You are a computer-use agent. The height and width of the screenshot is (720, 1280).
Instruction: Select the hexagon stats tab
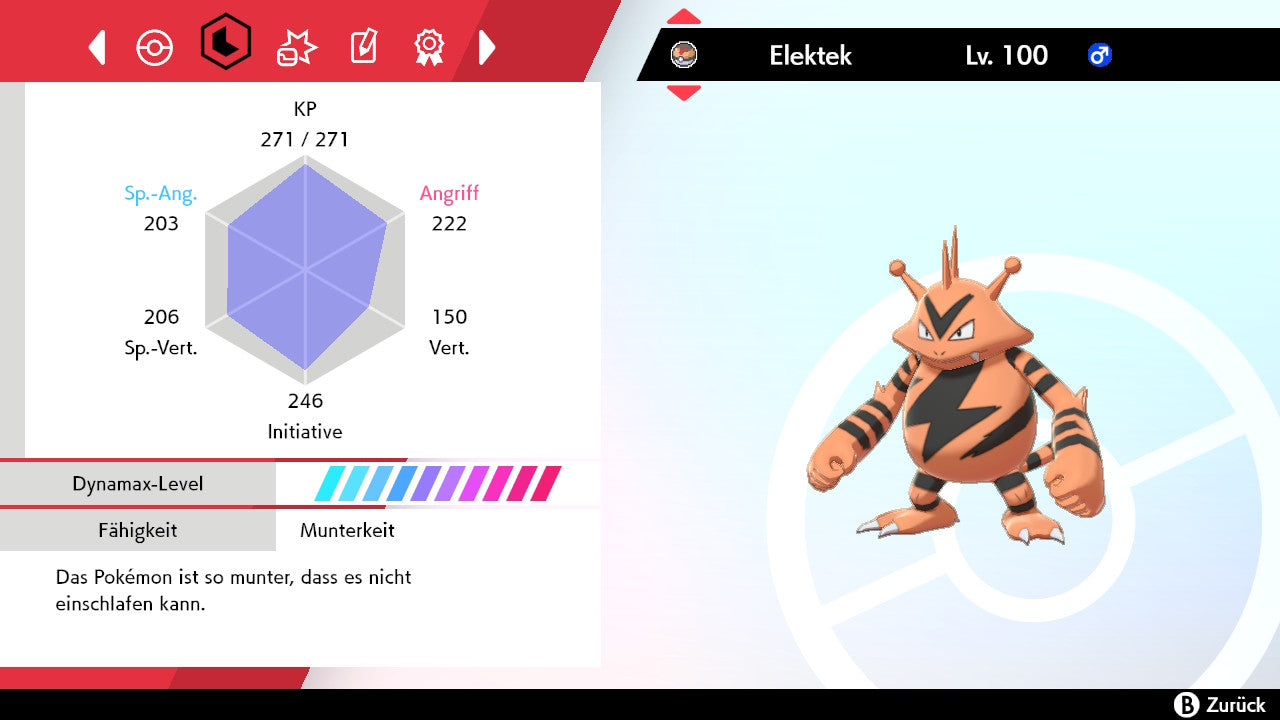[225, 42]
